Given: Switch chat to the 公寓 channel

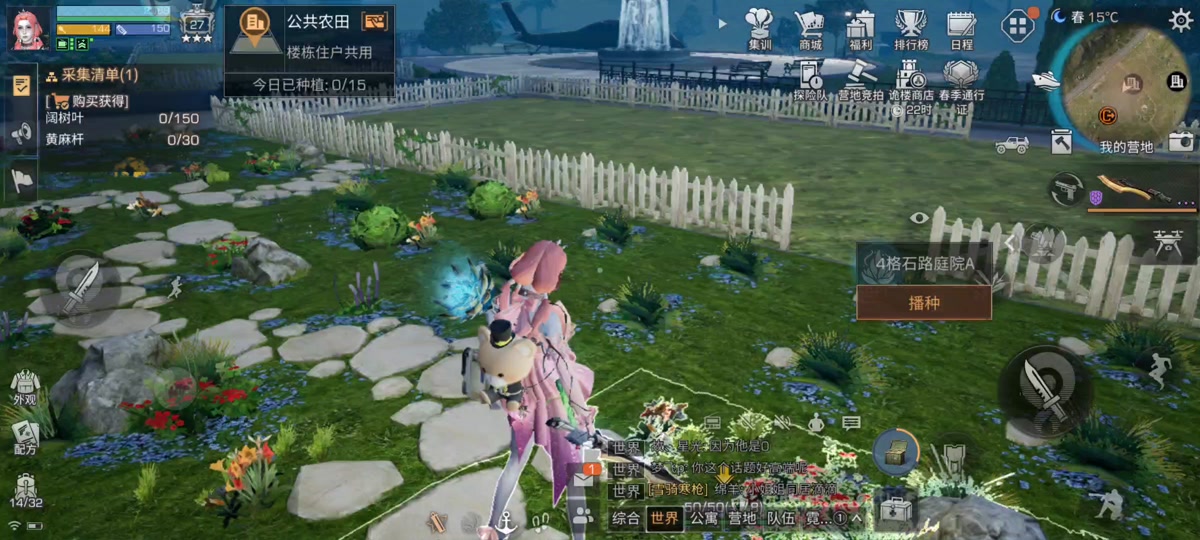Looking at the screenshot, I should [x=703, y=518].
